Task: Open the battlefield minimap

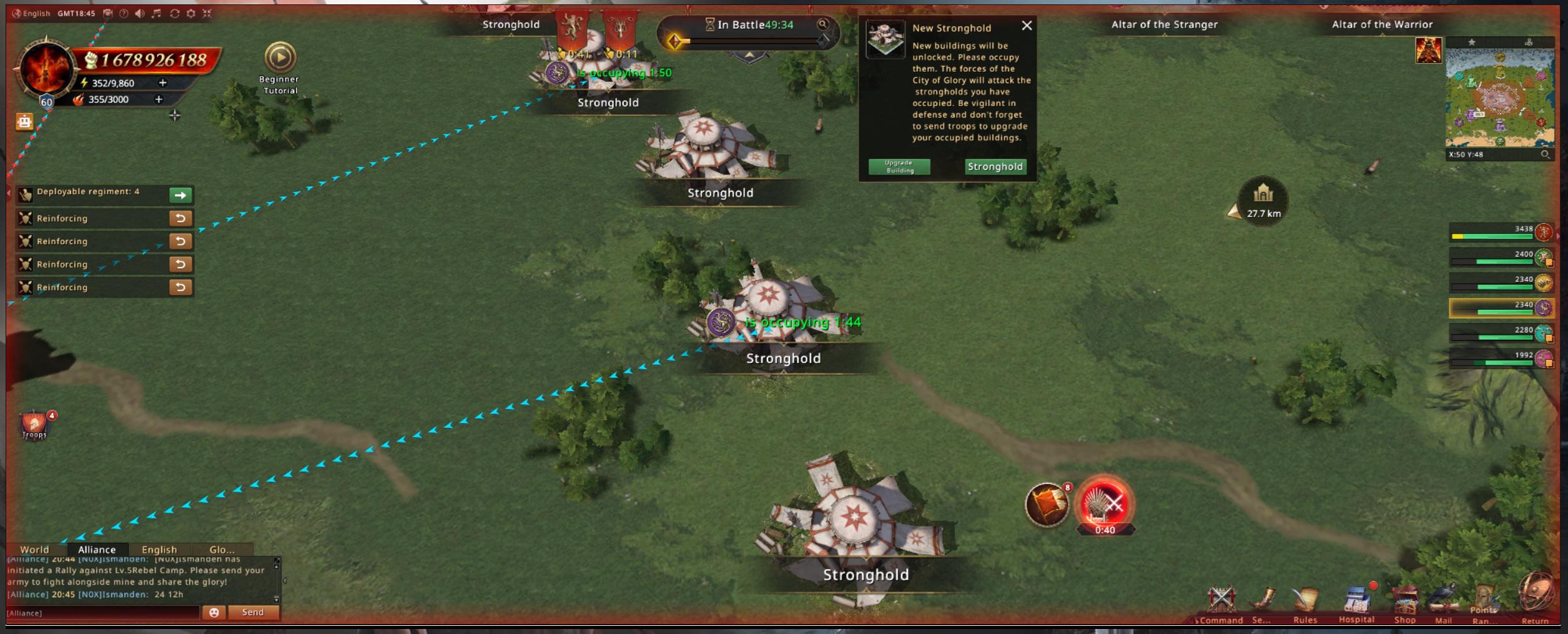Action: (x=1499, y=97)
